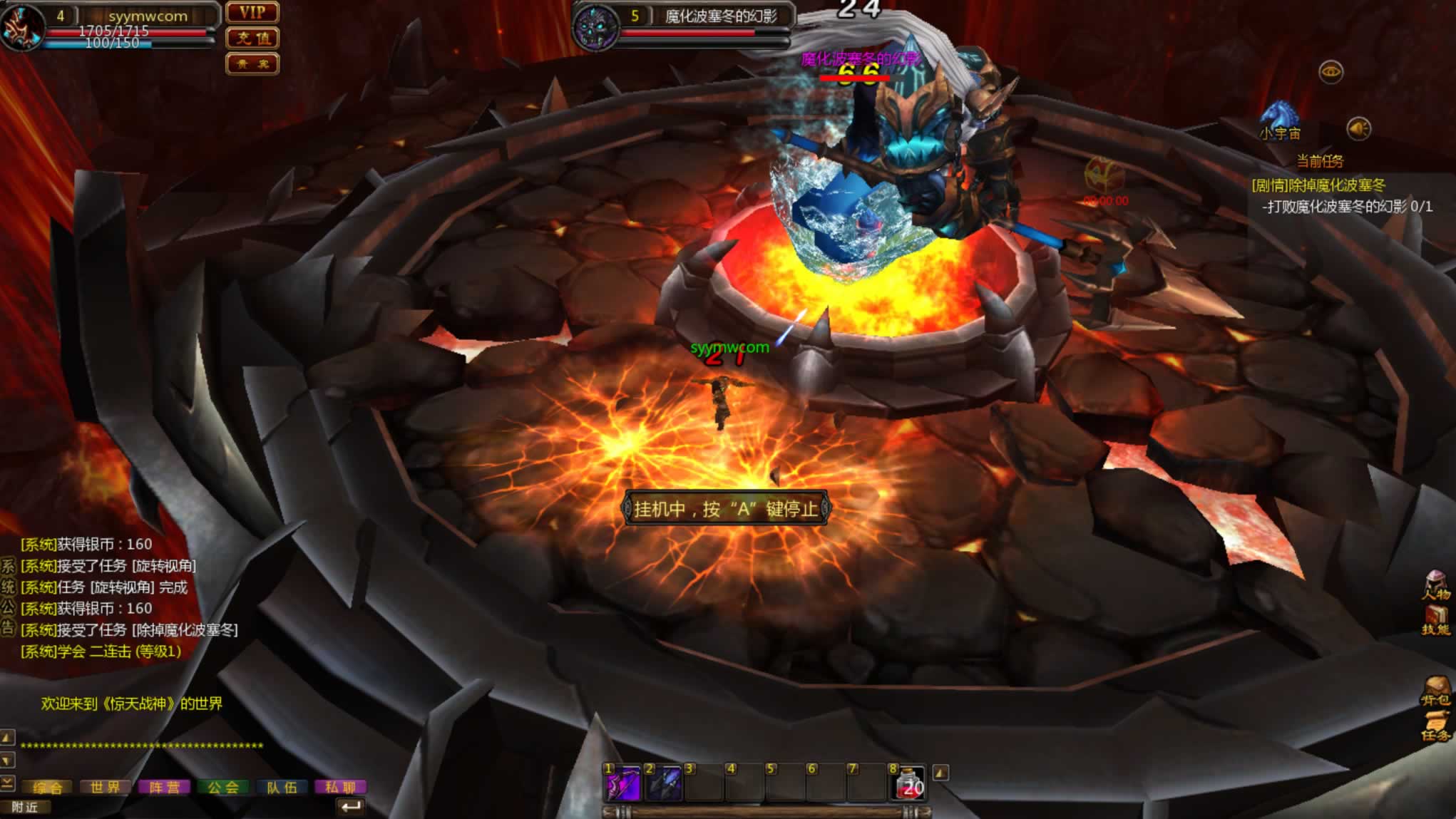Click the 充值 recharge button

pos(252,38)
